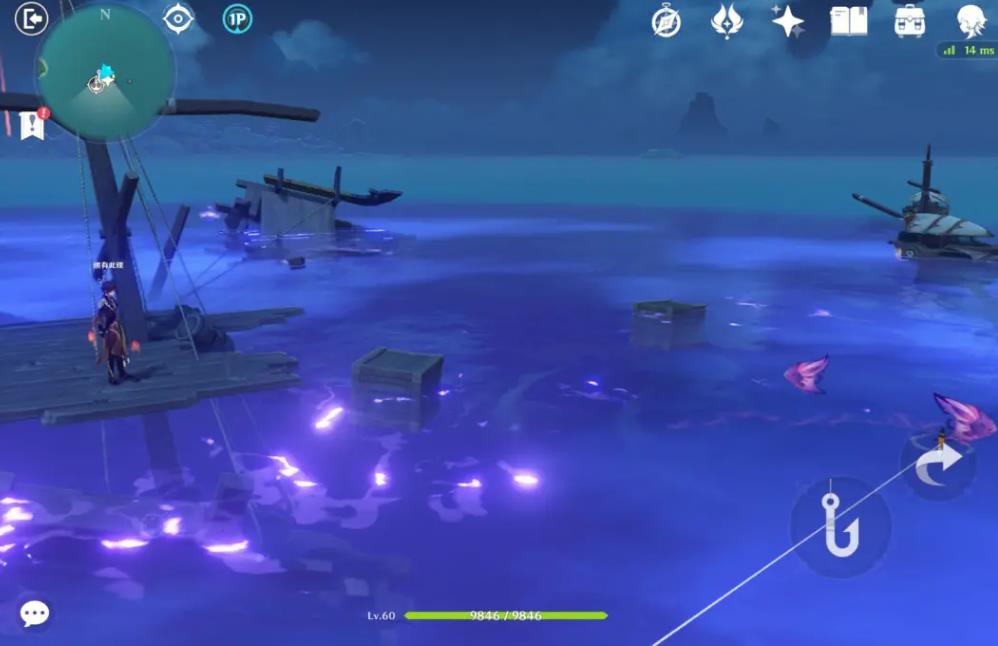Open the Paimon character menu icon
Image resolution: width=998 pixels, height=646 pixels.
(970, 20)
